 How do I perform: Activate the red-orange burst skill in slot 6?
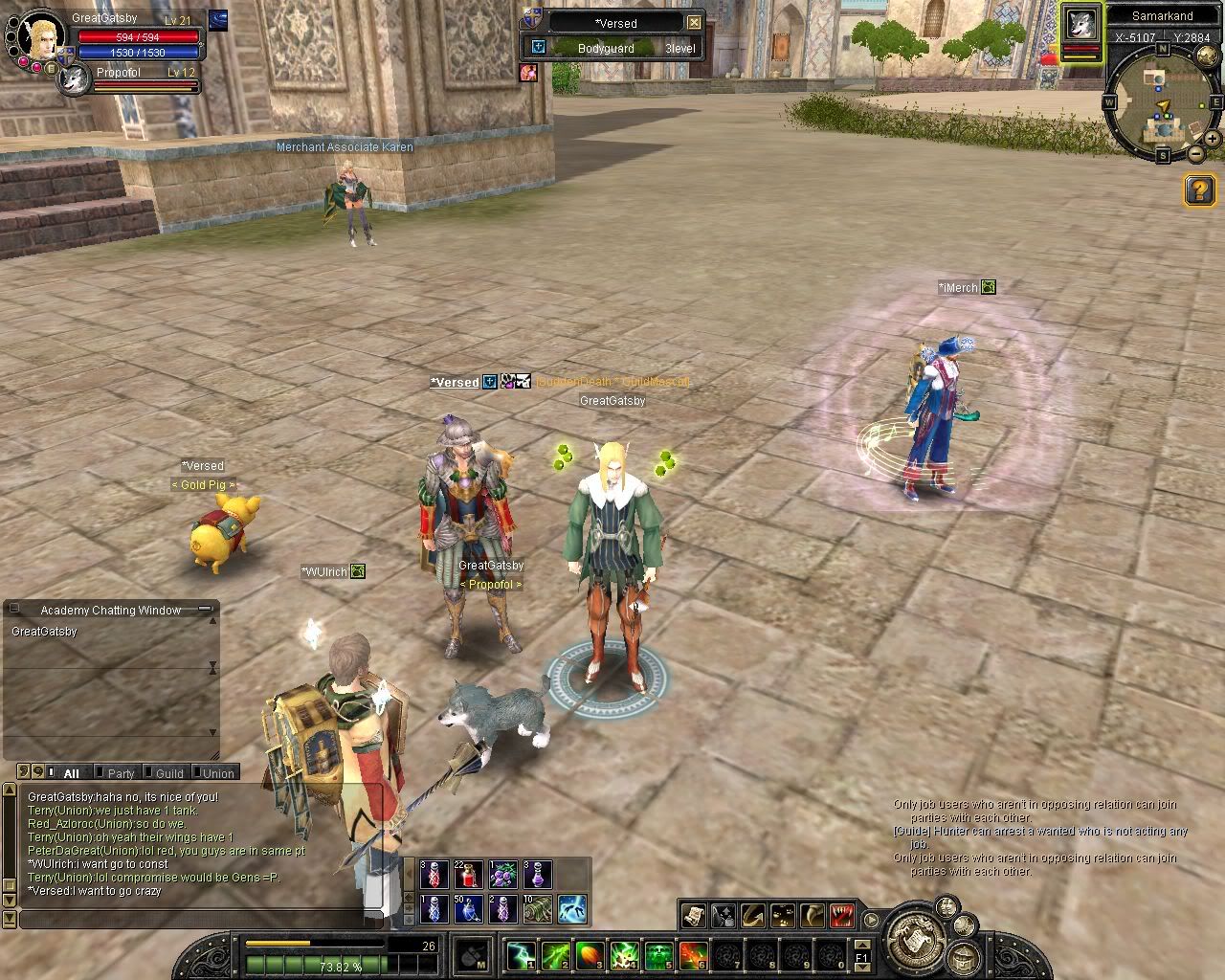point(693,955)
